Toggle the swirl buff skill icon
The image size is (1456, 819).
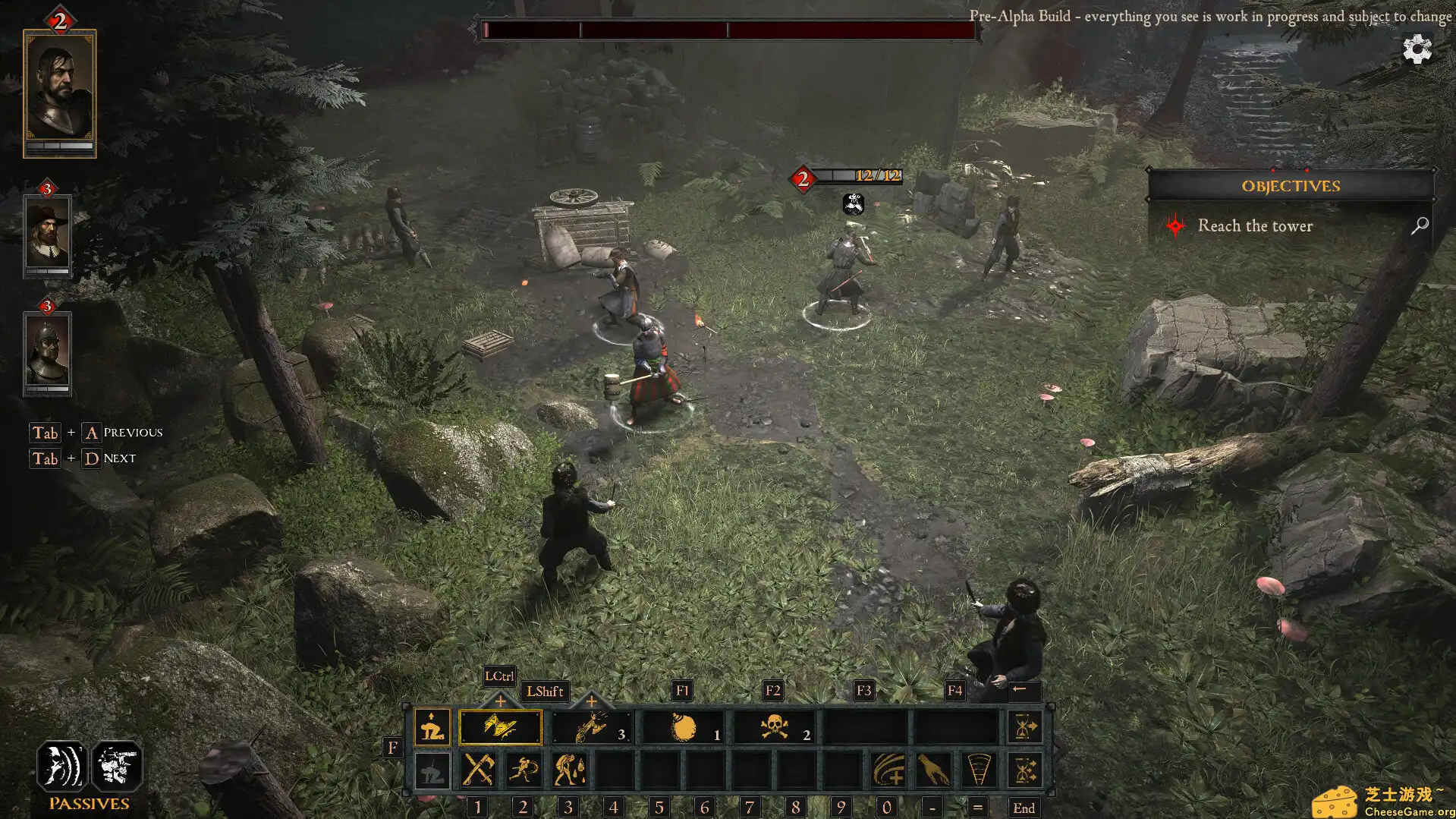click(888, 770)
